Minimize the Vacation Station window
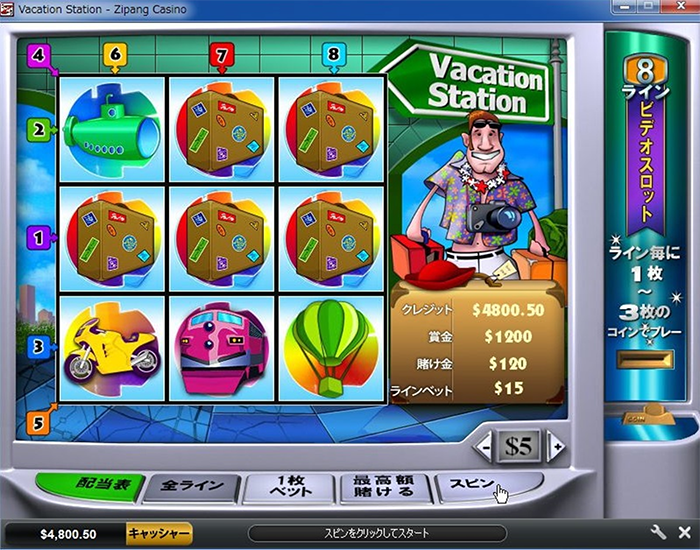This screenshot has height=550, width=700. 626,8
